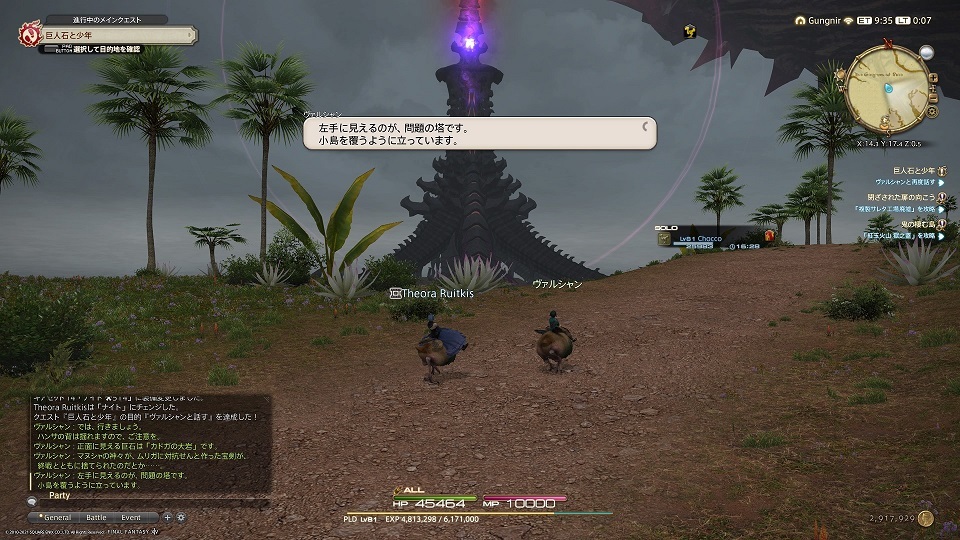Click the circular minimap
Viewport: 960px width, 540px height.
[x=886, y=88]
